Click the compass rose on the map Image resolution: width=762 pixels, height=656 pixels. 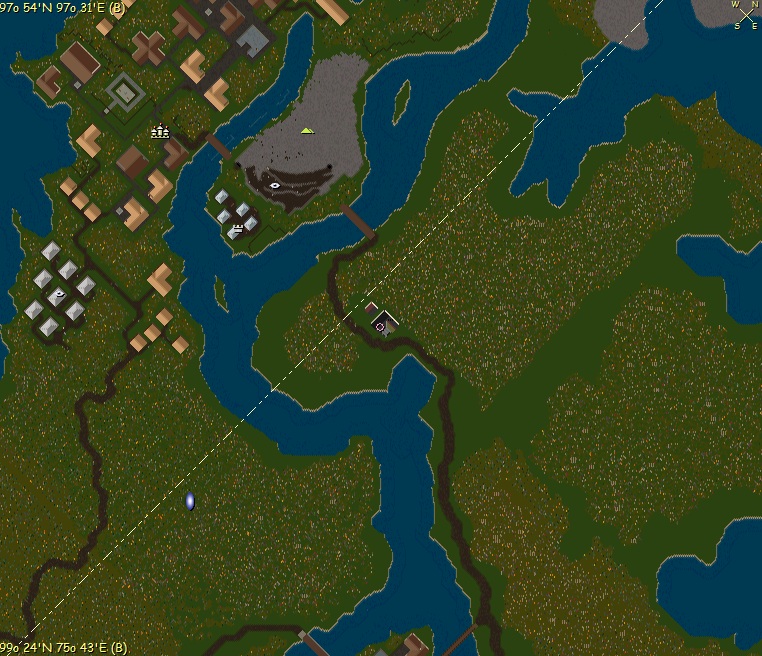click(745, 14)
